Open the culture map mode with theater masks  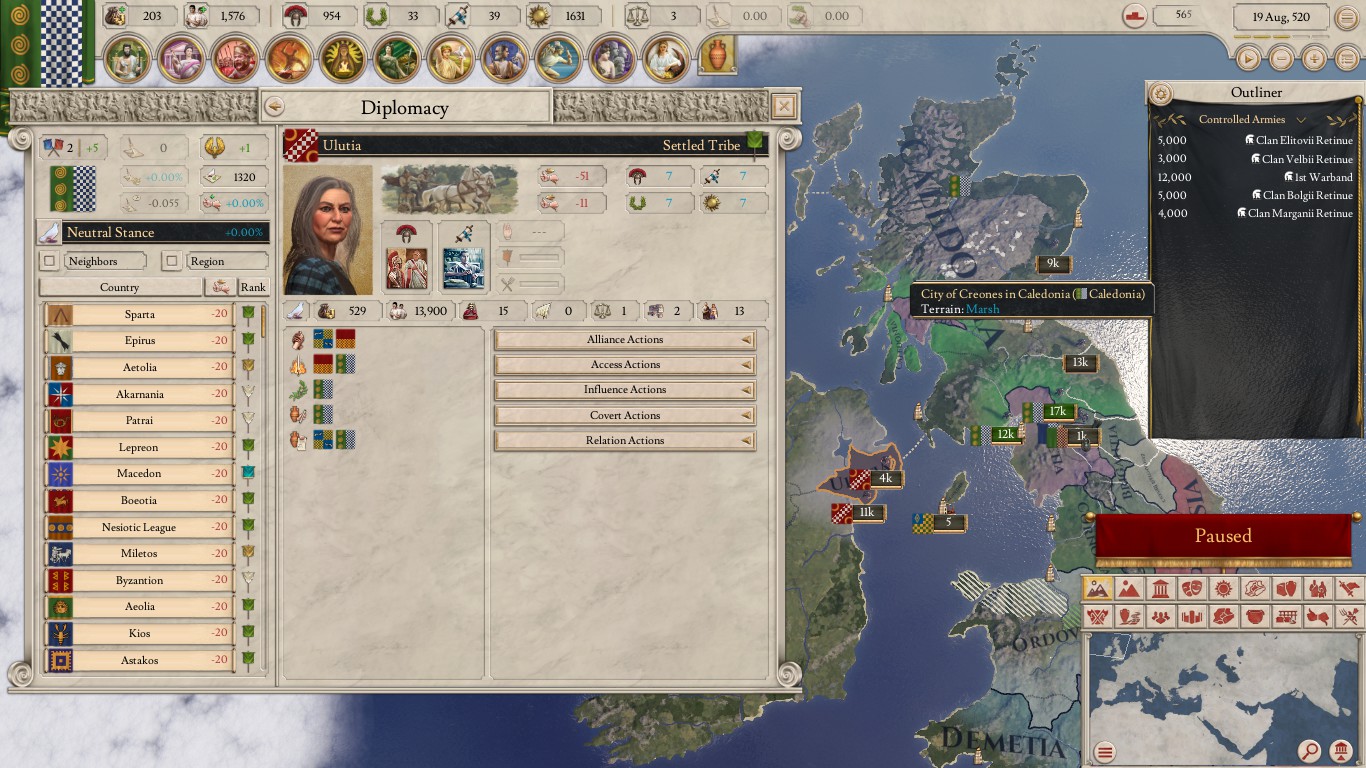1191,589
